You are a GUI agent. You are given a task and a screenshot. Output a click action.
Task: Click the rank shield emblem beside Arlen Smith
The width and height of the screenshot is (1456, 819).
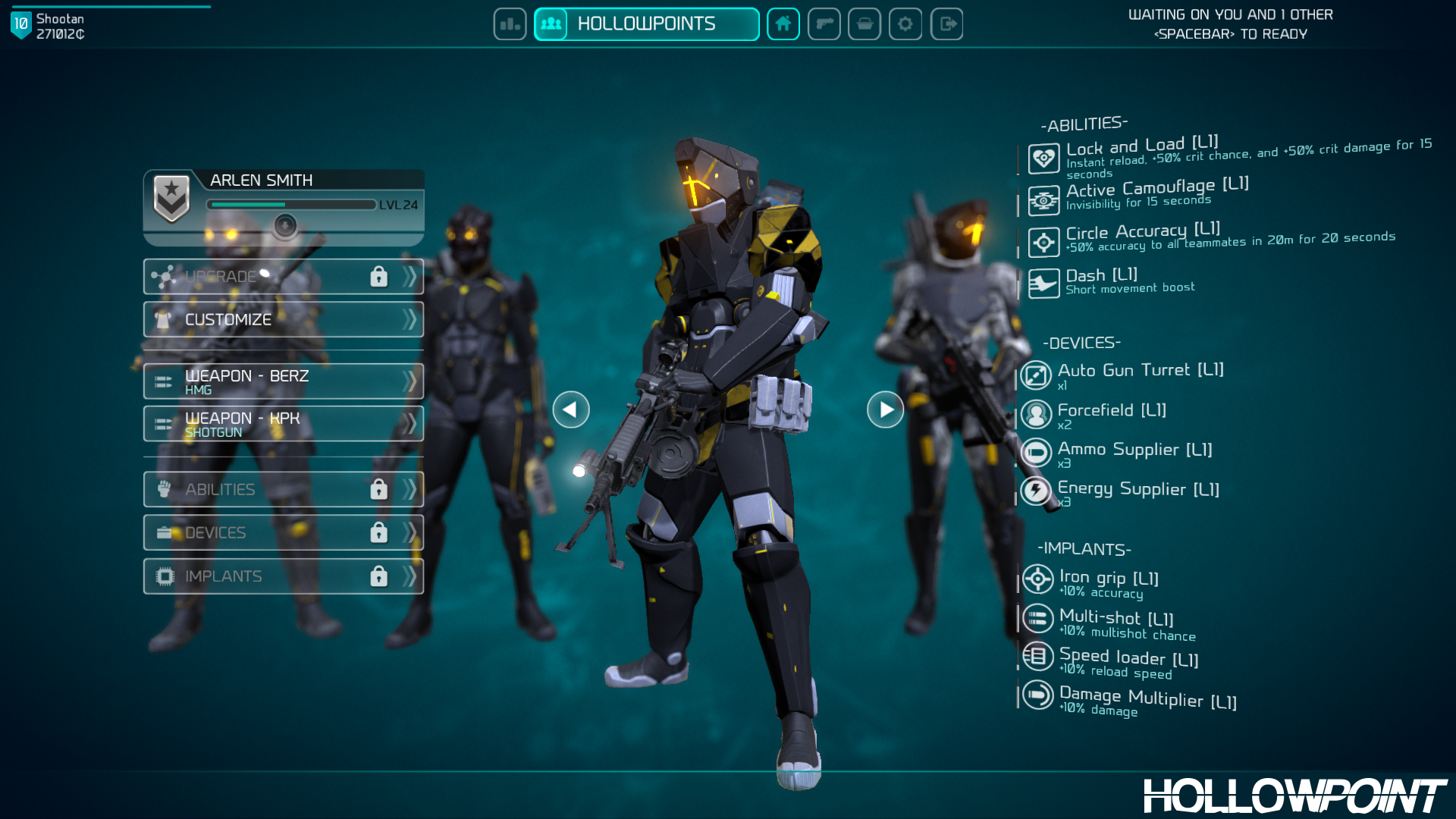172,195
